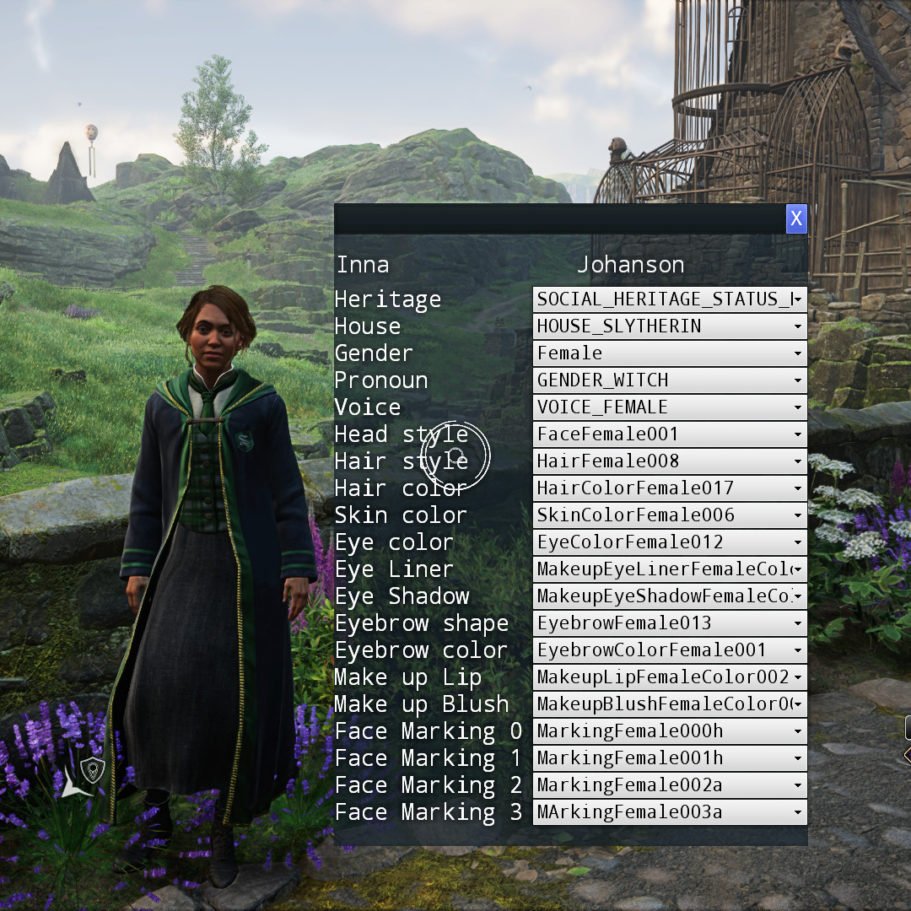Open the Hair style dropdown
911x911 pixels.
click(669, 461)
